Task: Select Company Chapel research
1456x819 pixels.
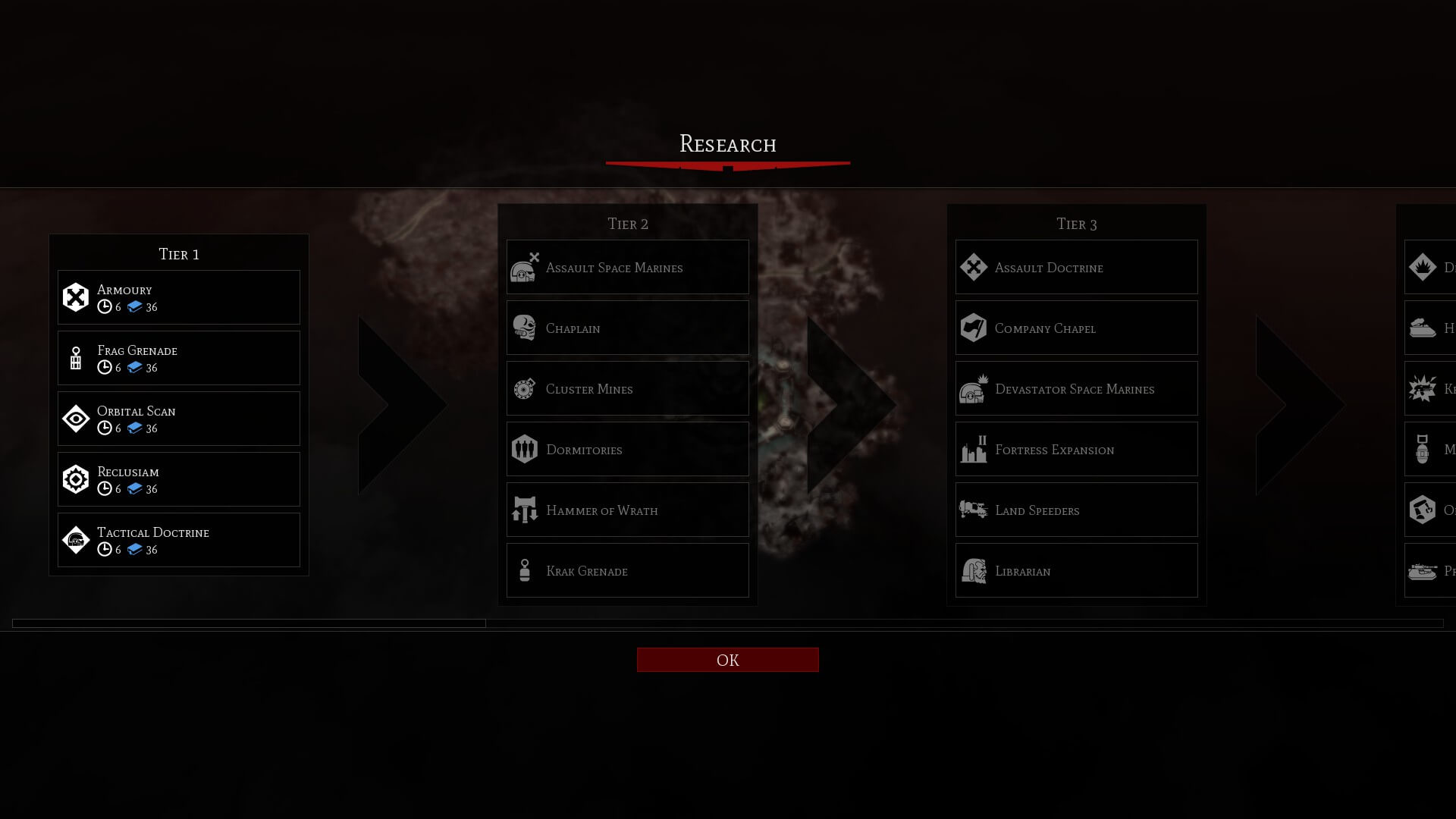Action: point(1076,328)
